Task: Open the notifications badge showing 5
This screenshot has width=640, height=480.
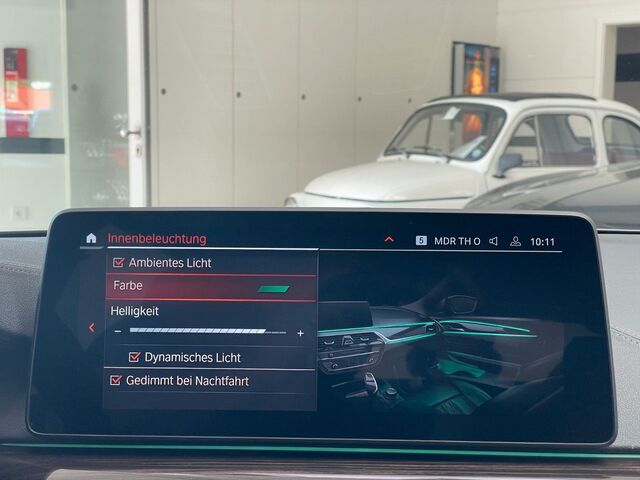Action: tap(421, 241)
